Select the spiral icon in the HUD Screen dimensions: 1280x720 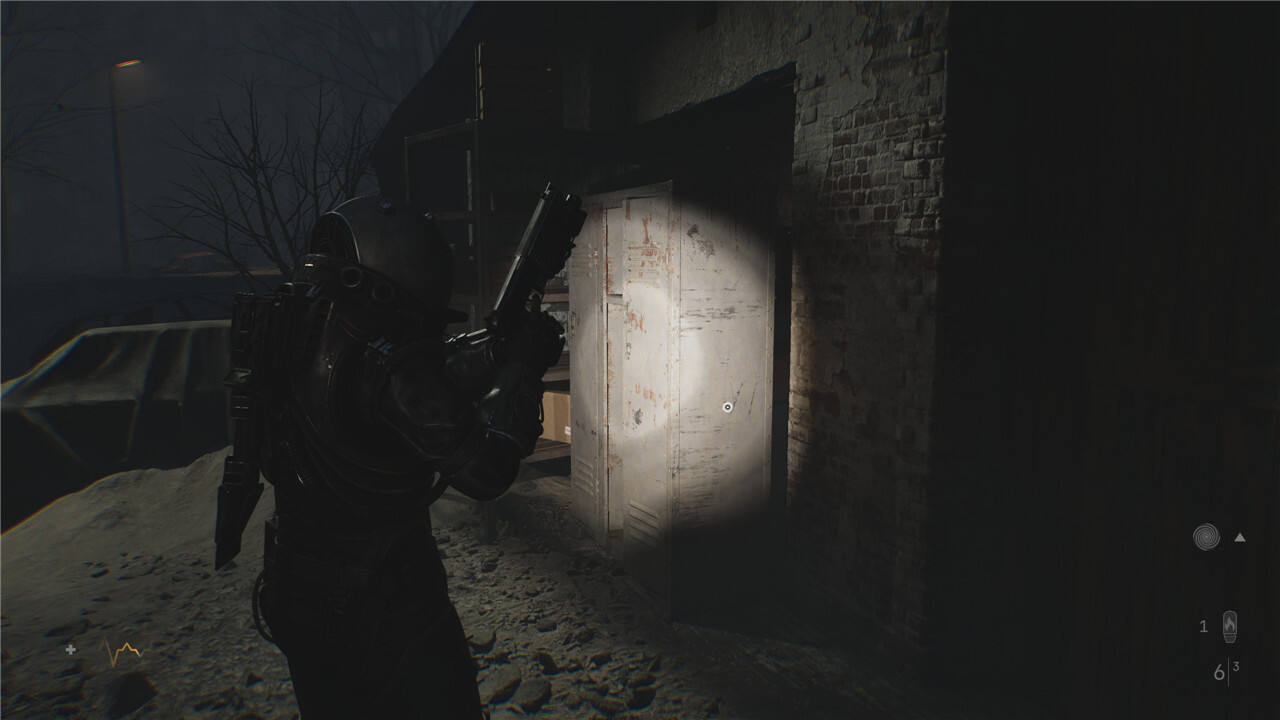coord(1206,537)
